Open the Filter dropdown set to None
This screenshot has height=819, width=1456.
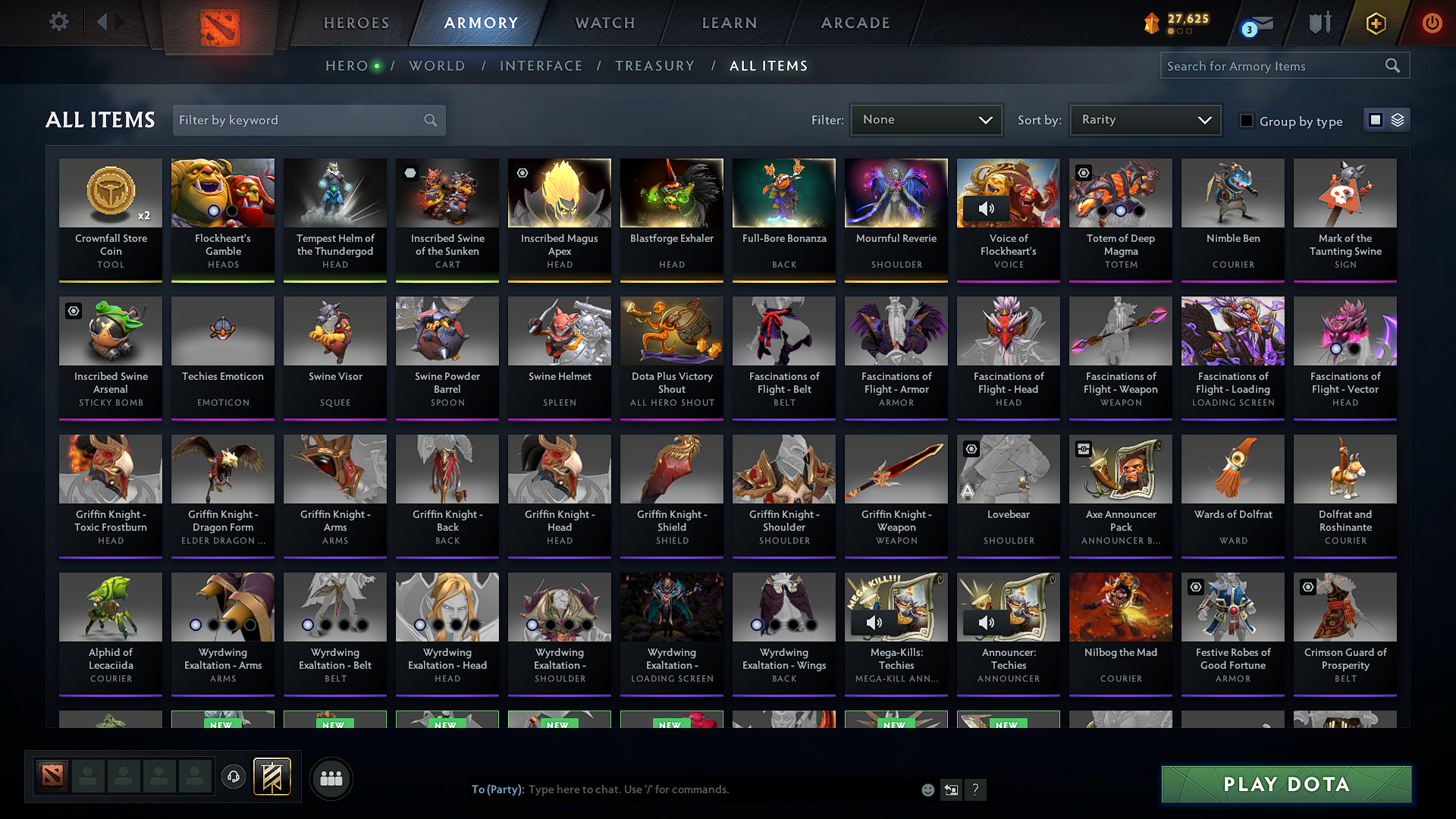[926, 120]
